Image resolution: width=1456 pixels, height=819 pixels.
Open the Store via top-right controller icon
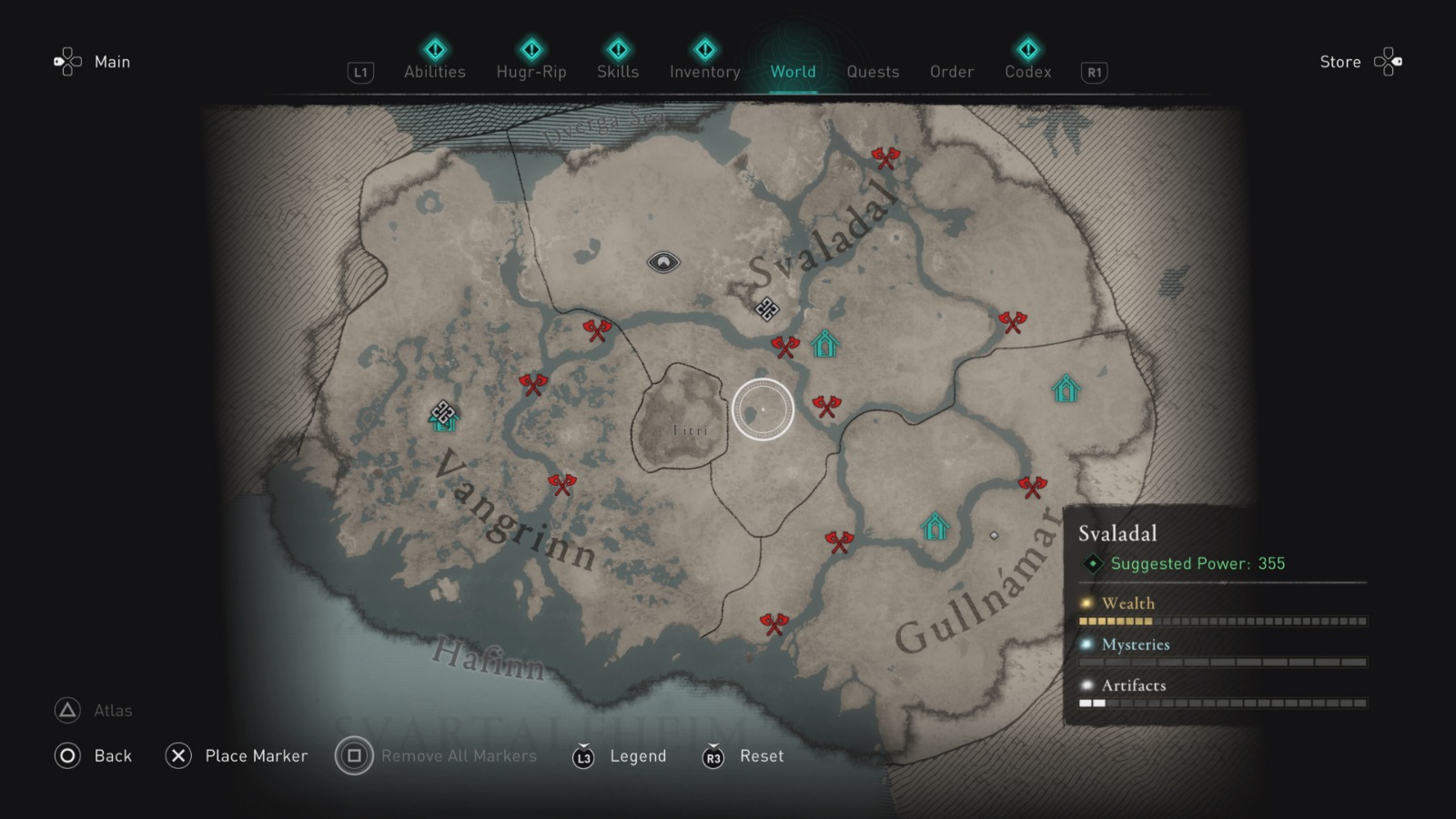(x=1390, y=60)
